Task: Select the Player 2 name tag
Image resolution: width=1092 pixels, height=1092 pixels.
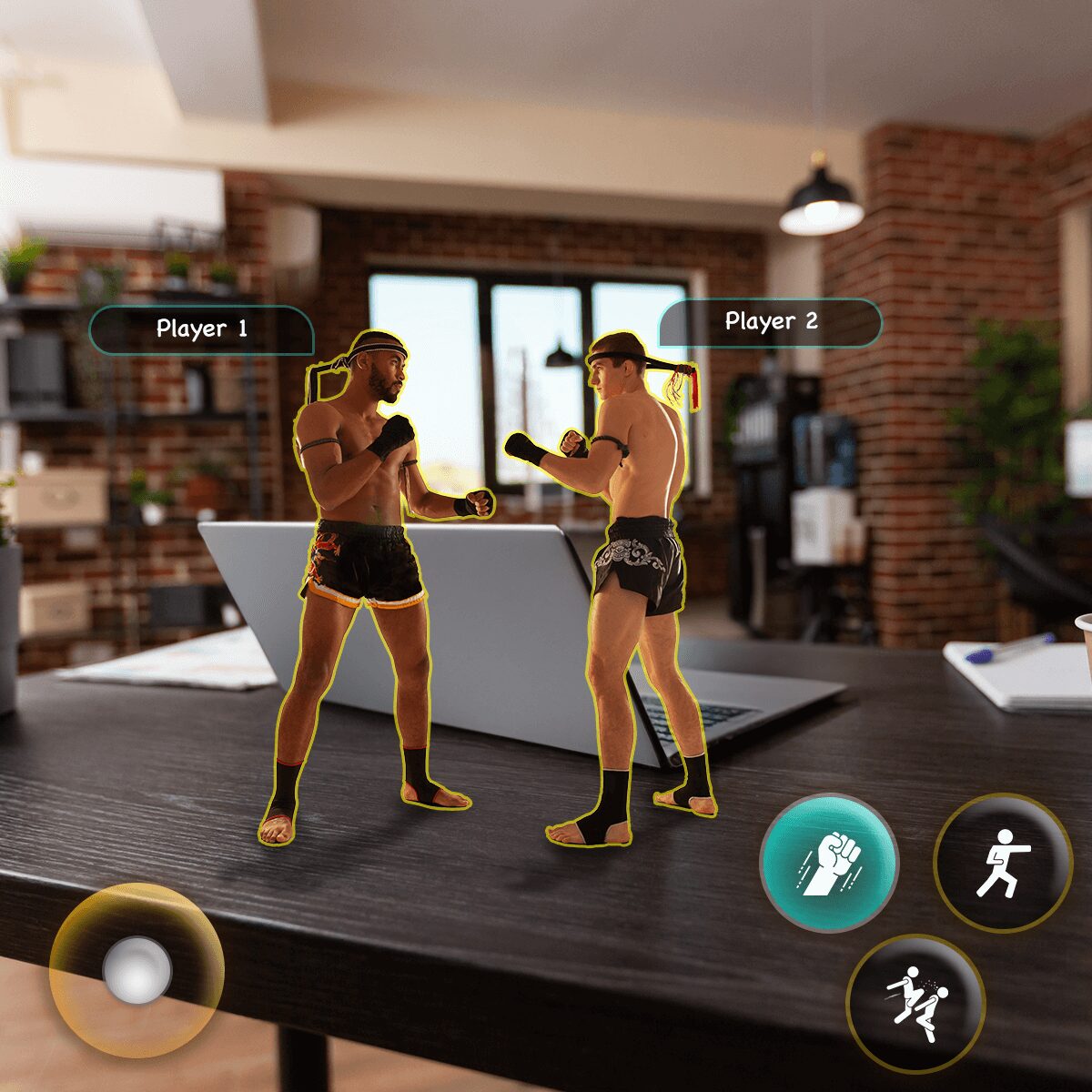Action: (x=771, y=322)
